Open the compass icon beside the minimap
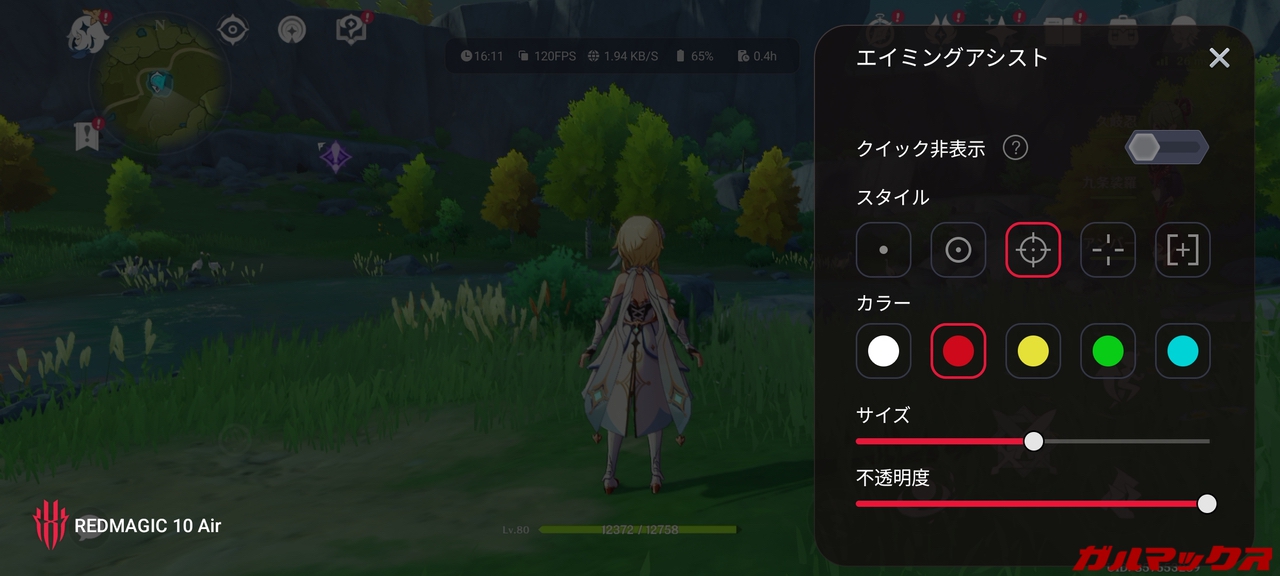Image resolution: width=1280 pixels, height=576 pixels. click(233, 30)
